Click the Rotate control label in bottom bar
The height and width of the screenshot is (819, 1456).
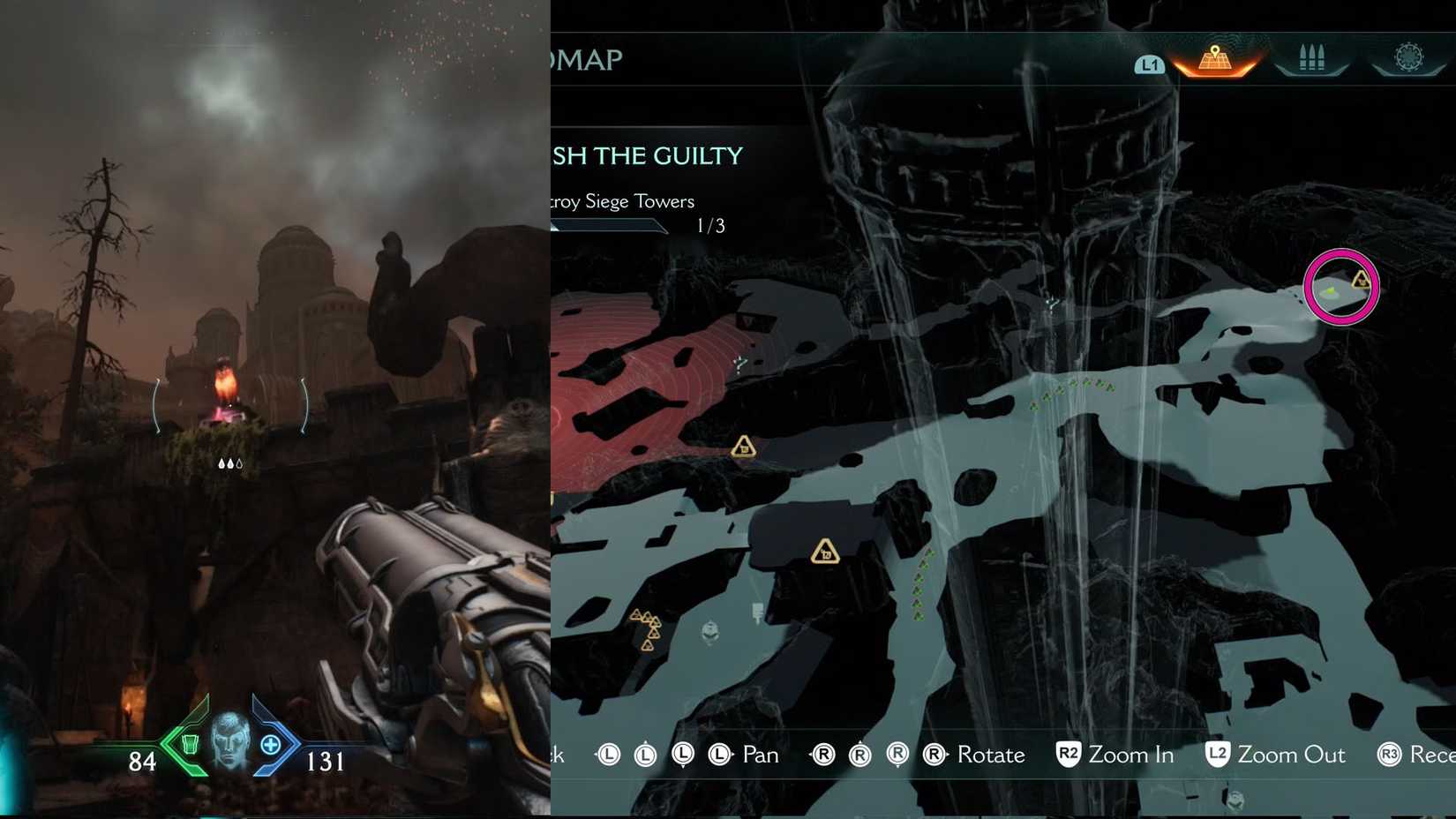(990, 755)
